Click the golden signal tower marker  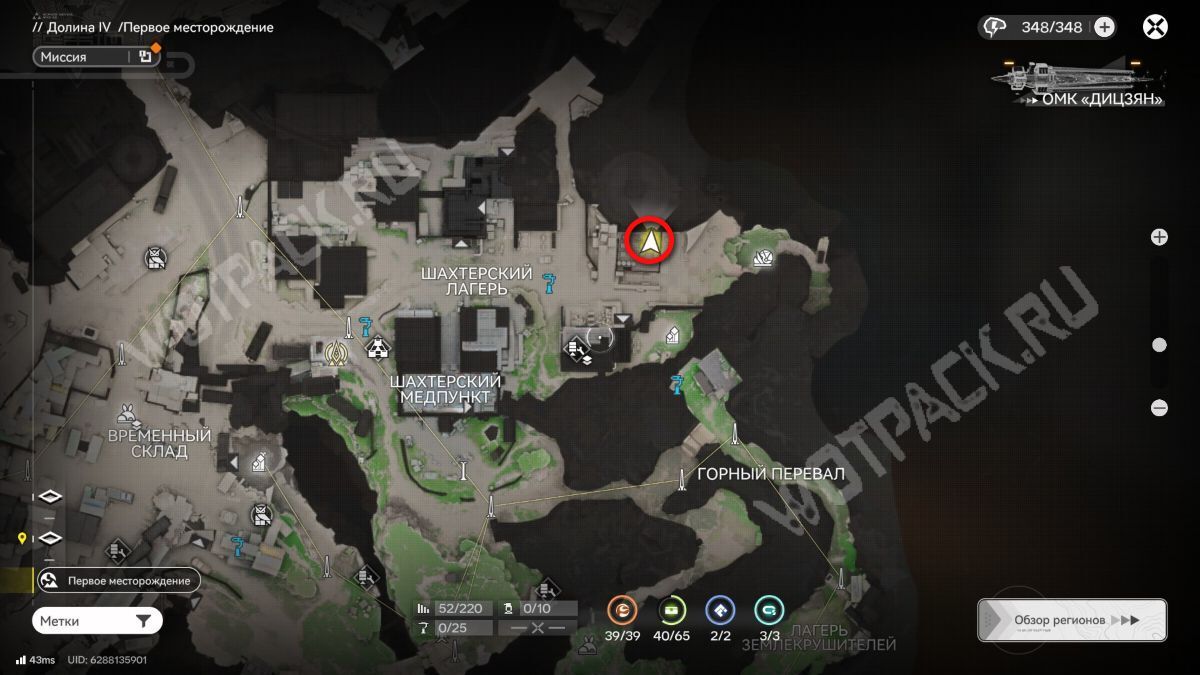click(336, 351)
